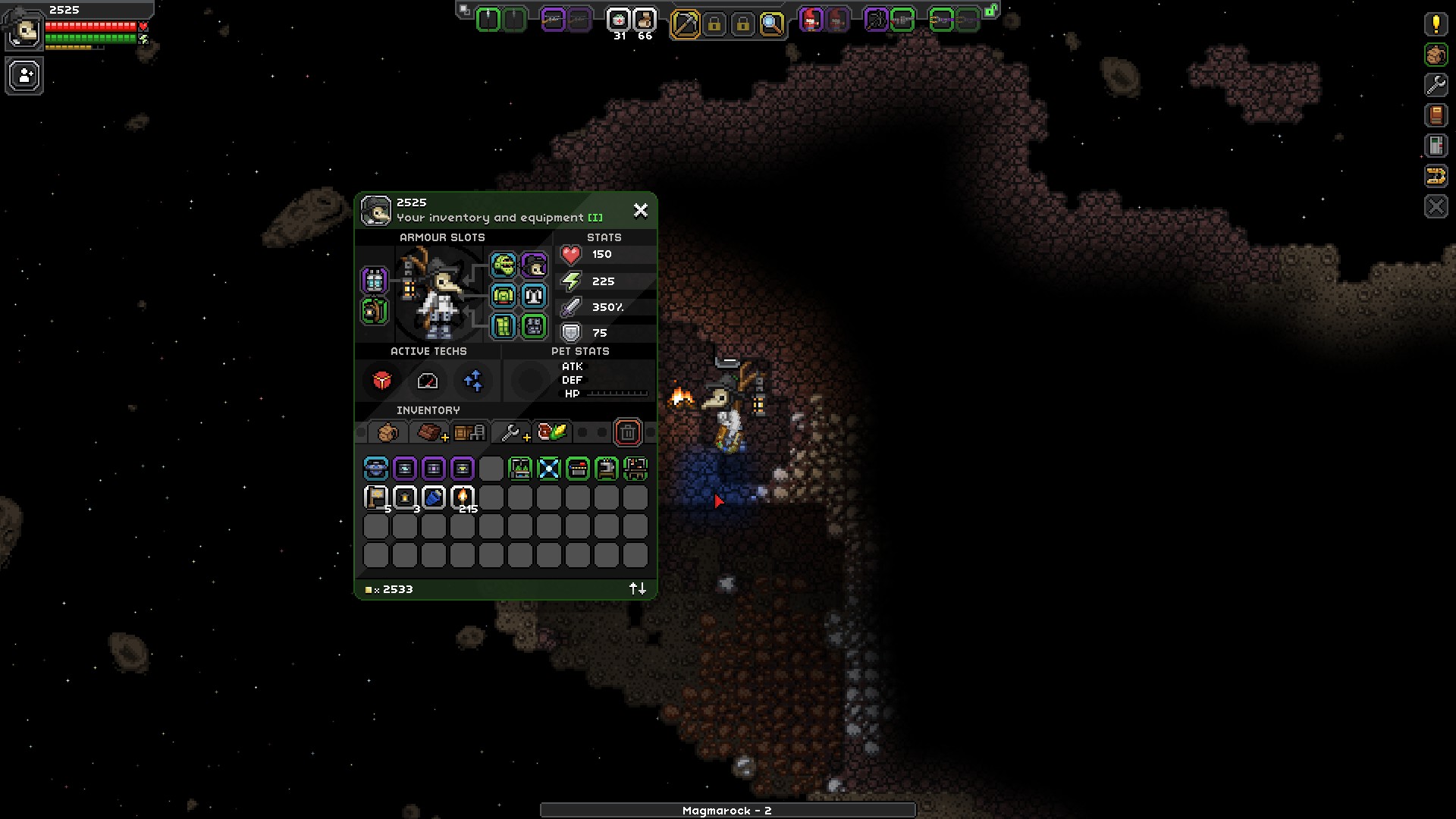Select the dash tech icon

(x=428, y=381)
